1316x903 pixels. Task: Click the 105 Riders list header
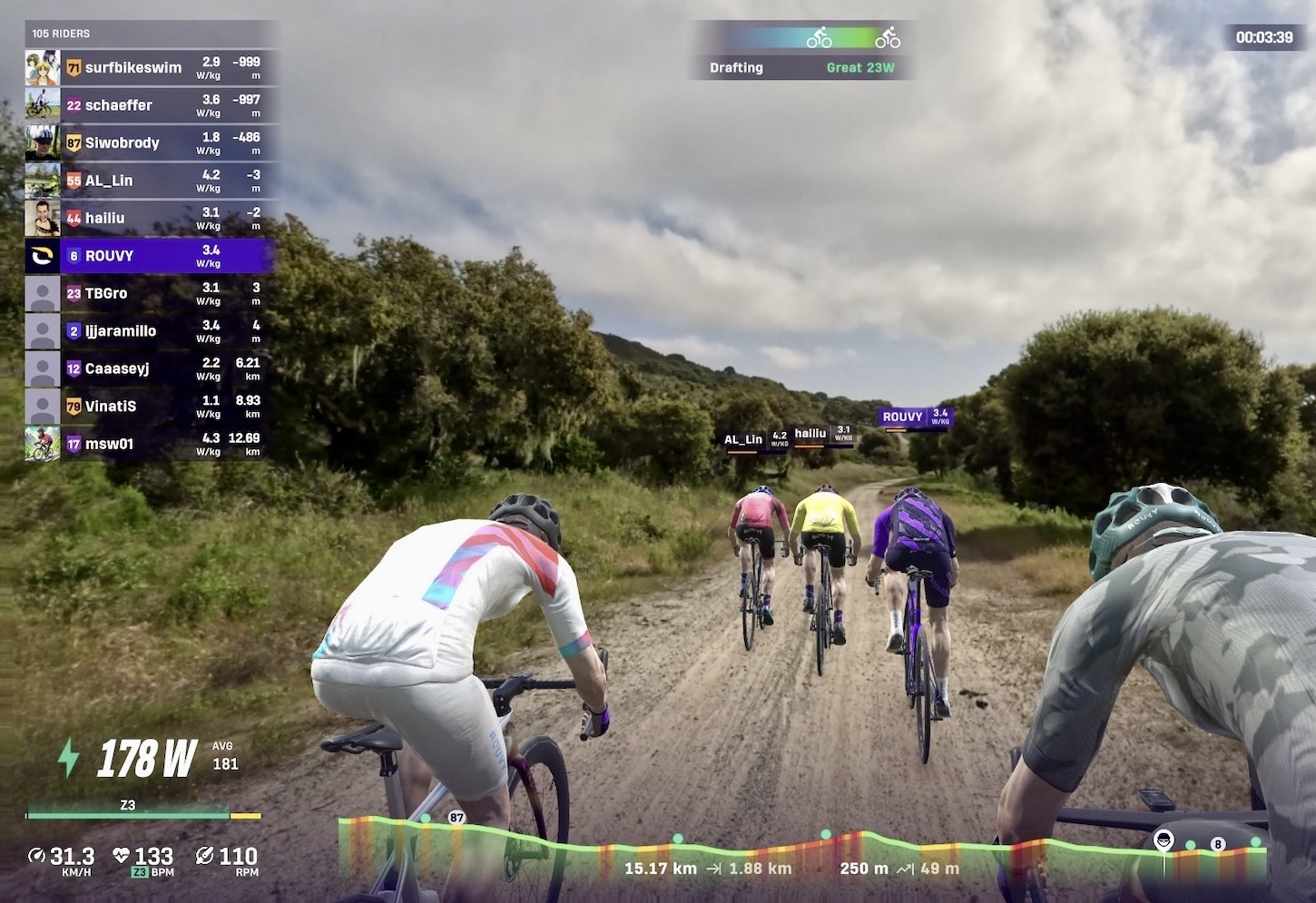click(61, 34)
